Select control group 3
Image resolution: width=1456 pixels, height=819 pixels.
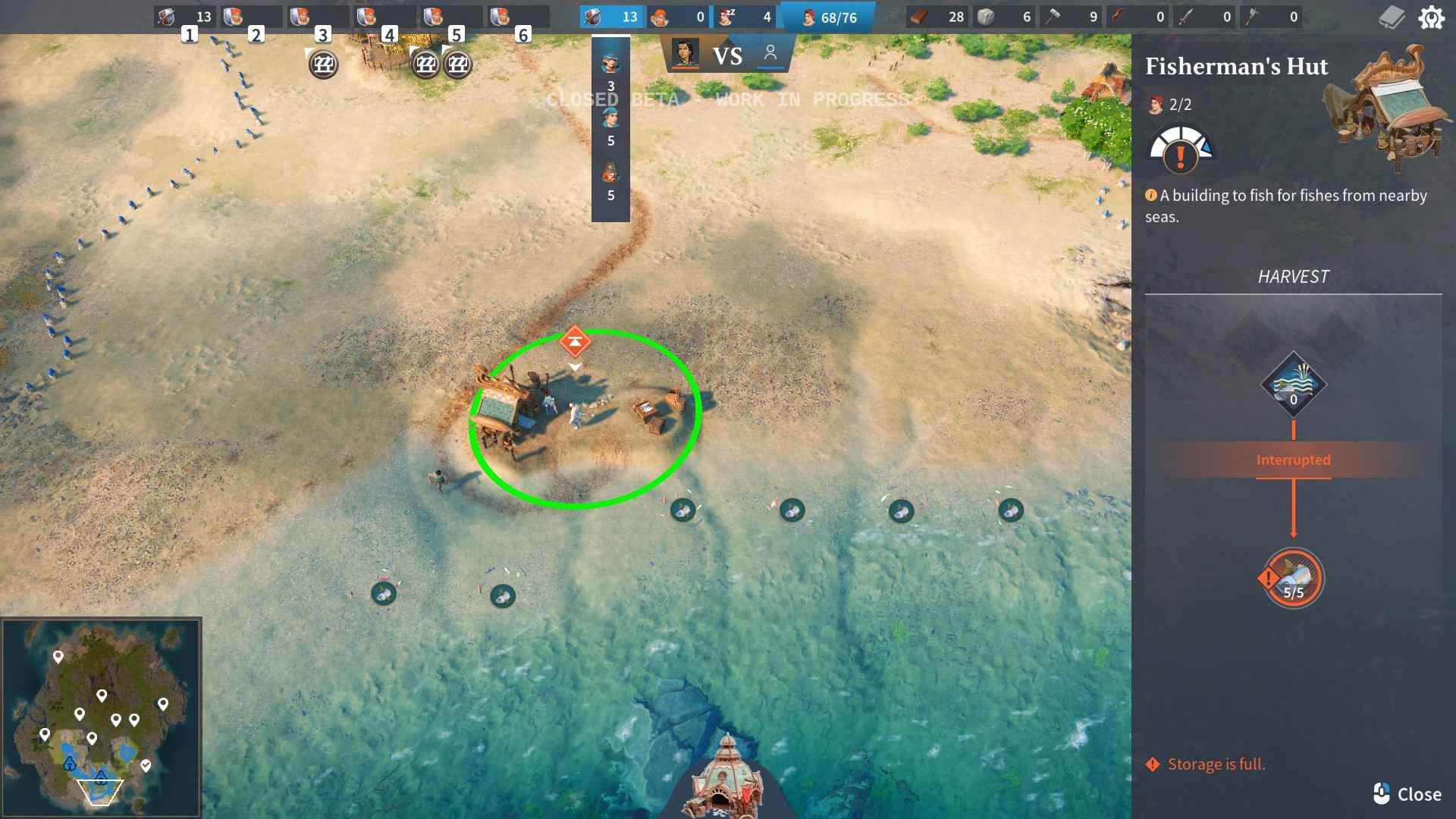point(318,17)
